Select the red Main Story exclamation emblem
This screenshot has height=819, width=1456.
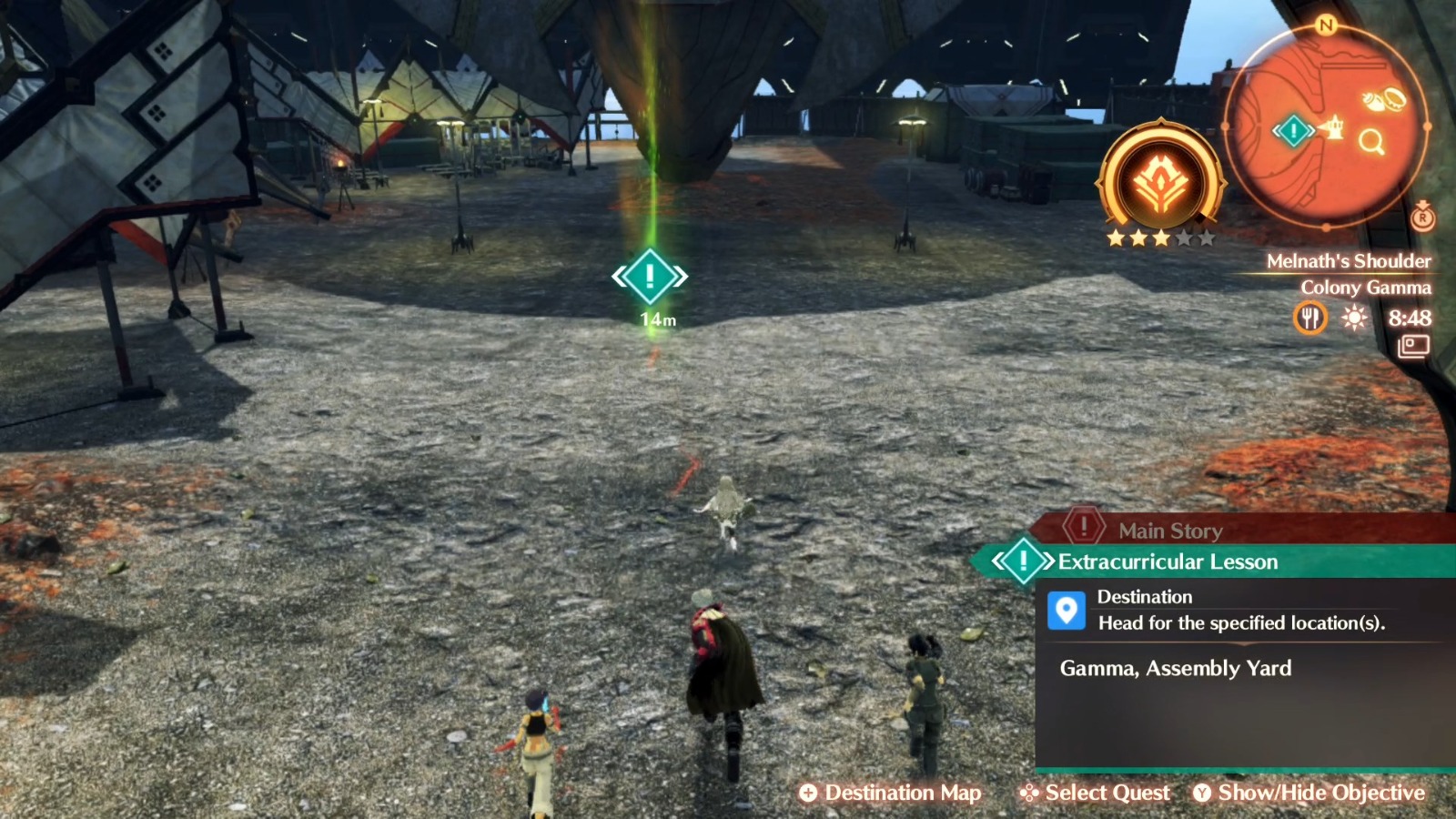[1084, 526]
